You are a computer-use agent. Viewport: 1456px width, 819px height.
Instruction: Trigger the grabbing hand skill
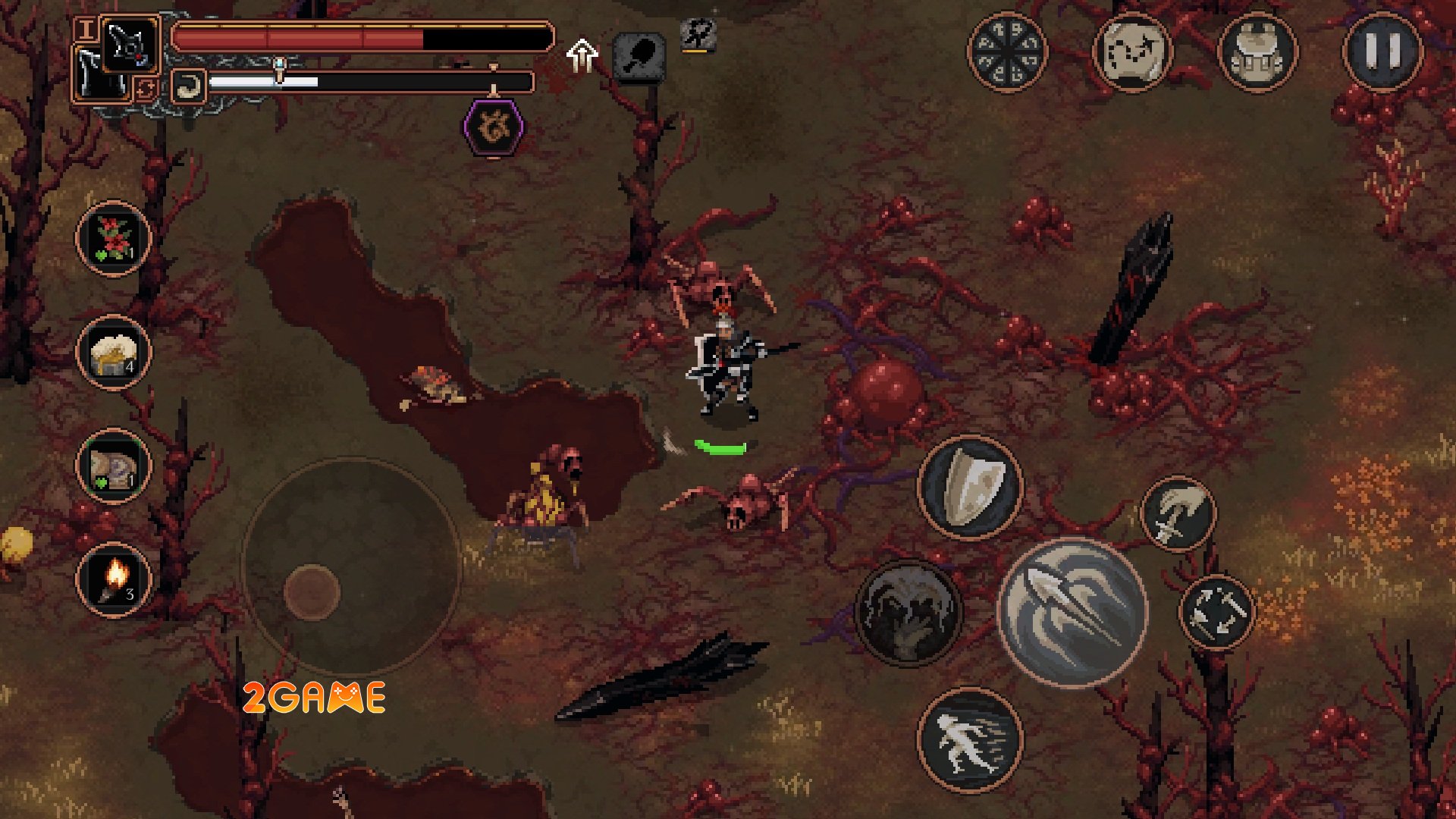pyautogui.click(x=908, y=611)
